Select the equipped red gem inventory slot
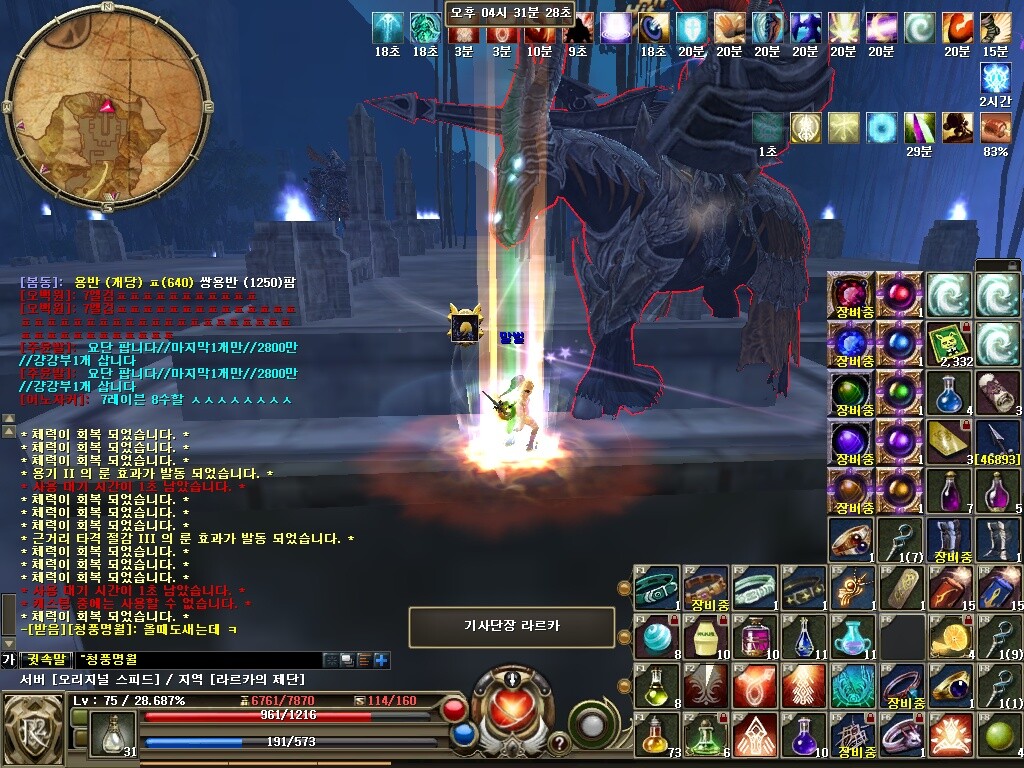 [x=851, y=295]
